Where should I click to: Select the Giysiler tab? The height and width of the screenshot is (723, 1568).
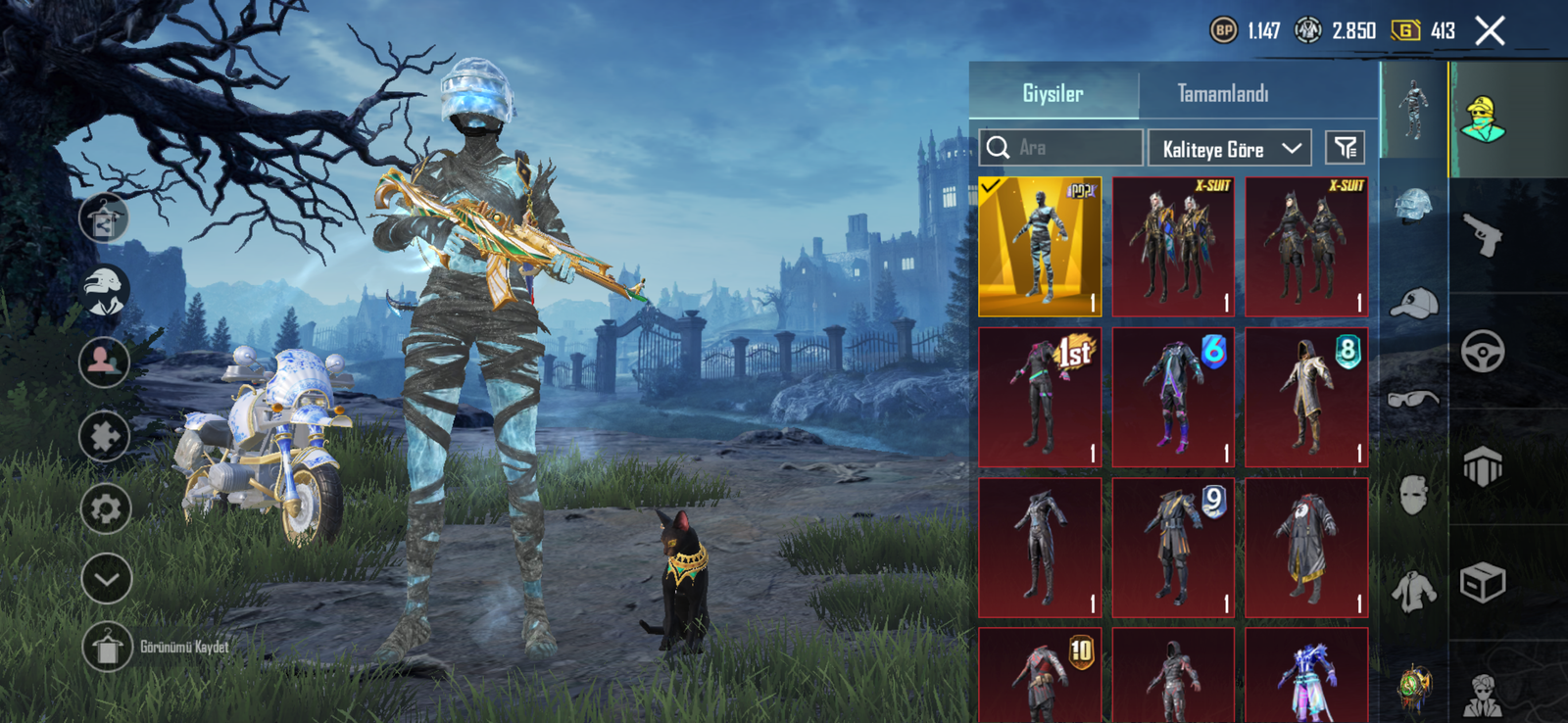click(x=1053, y=94)
